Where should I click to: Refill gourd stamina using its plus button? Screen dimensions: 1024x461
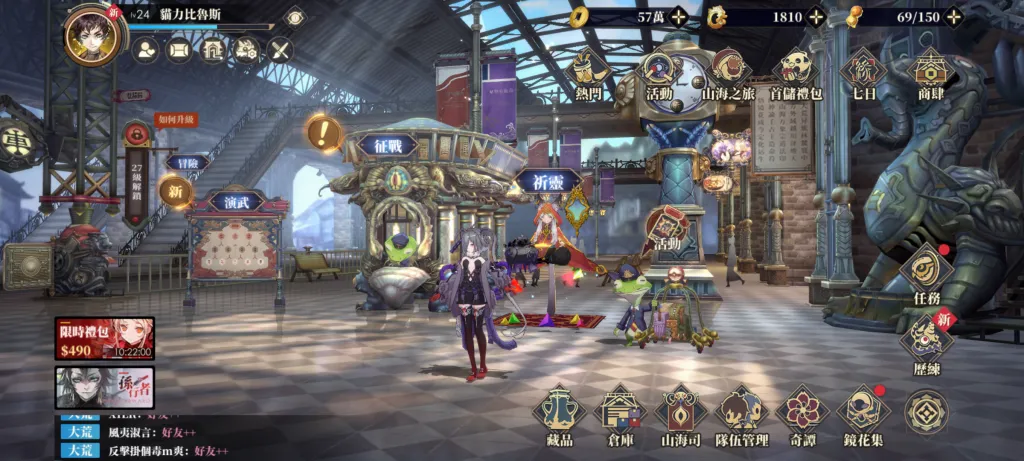pos(954,16)
